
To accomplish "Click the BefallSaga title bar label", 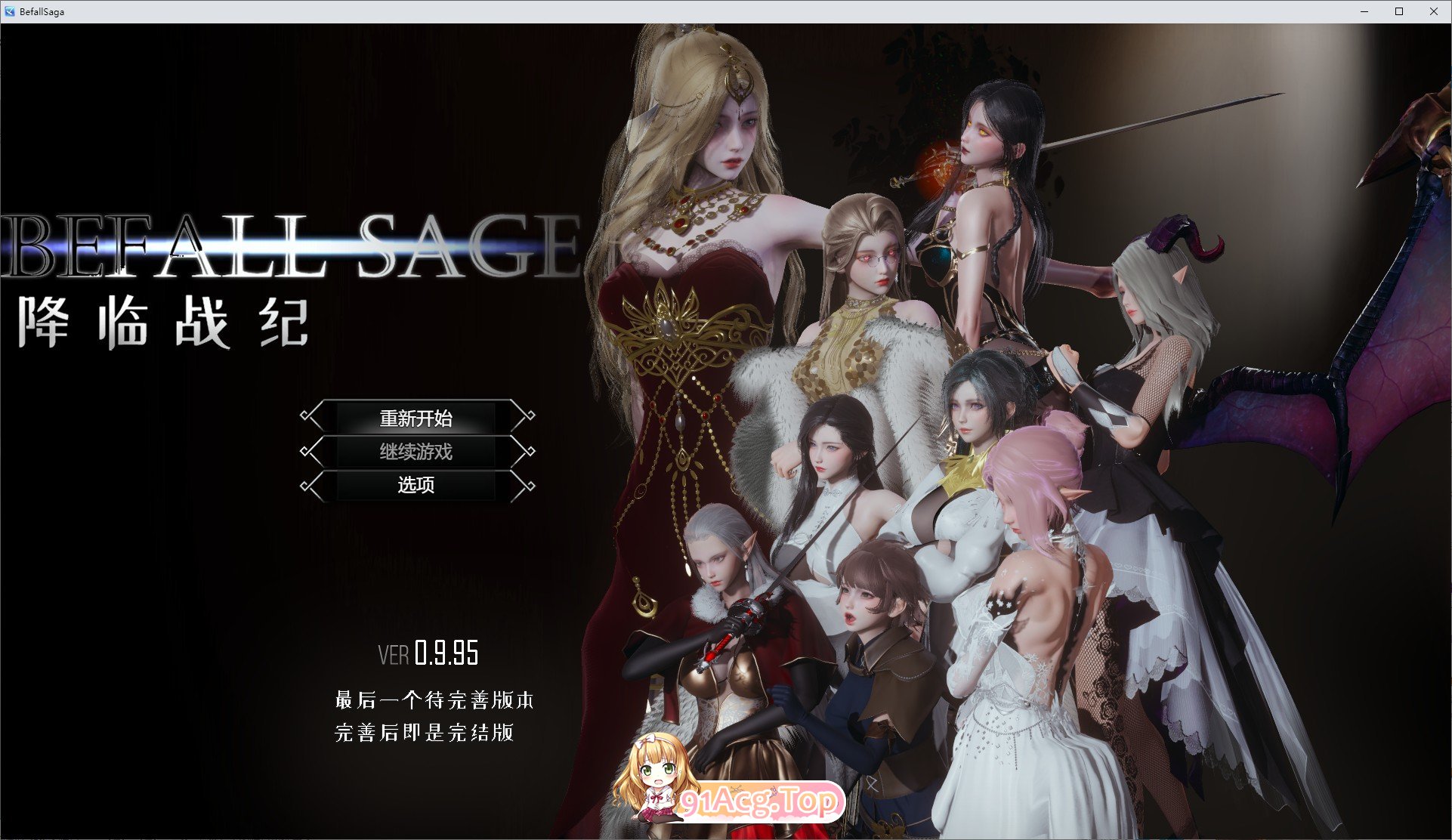I will coord(42,11).
